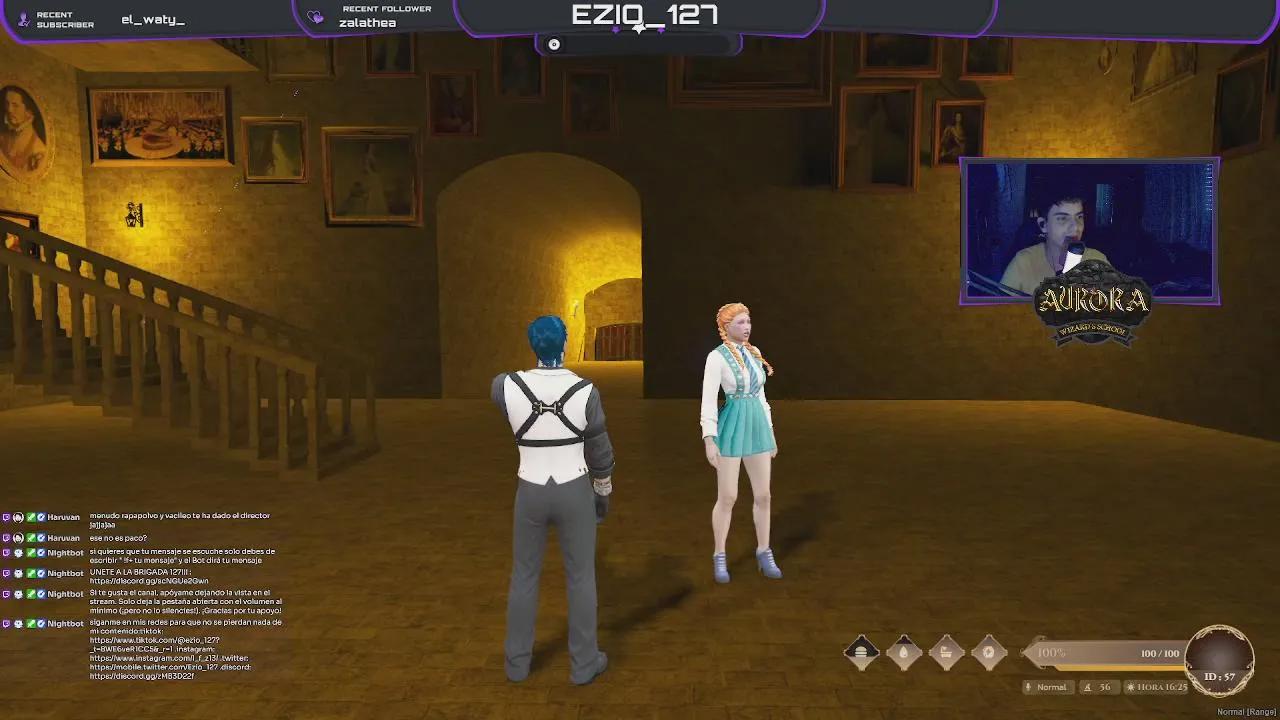Activate the potion table ability icon
1280x720 pixels.
click(x=947, y=652)
